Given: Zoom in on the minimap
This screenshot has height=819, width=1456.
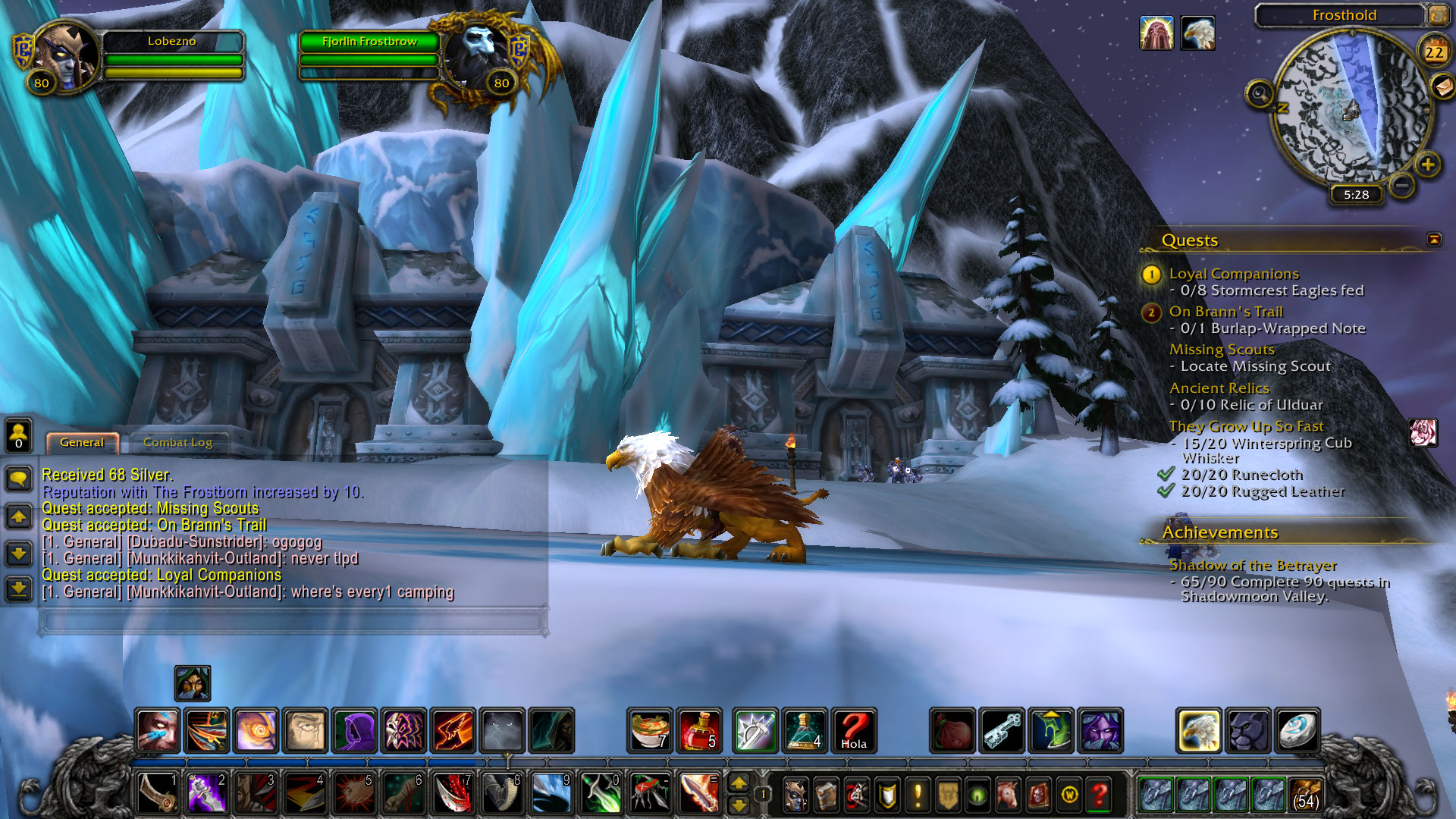Looking at the screenshot, I should (x=1428, y=165).
